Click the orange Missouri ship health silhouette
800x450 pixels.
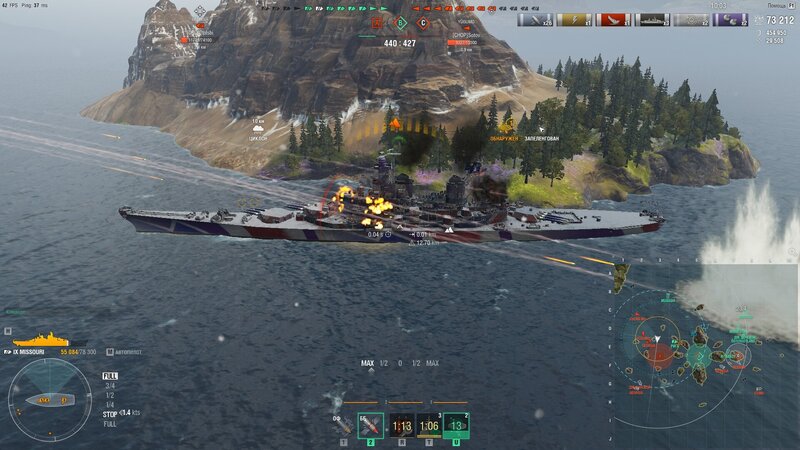coord(40,340)
